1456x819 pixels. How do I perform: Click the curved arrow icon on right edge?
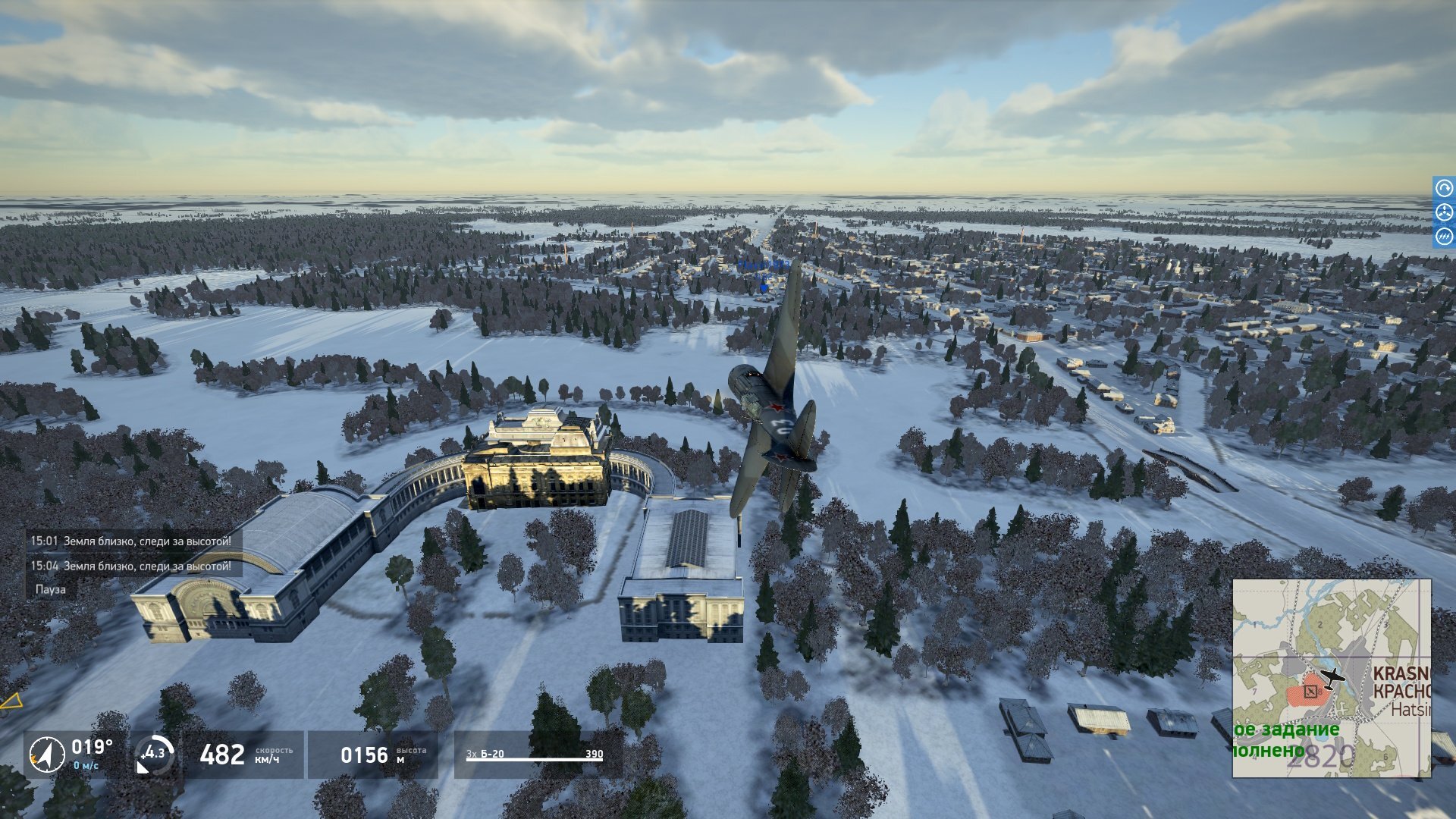pyautogui.click(x=1444, y=187)
